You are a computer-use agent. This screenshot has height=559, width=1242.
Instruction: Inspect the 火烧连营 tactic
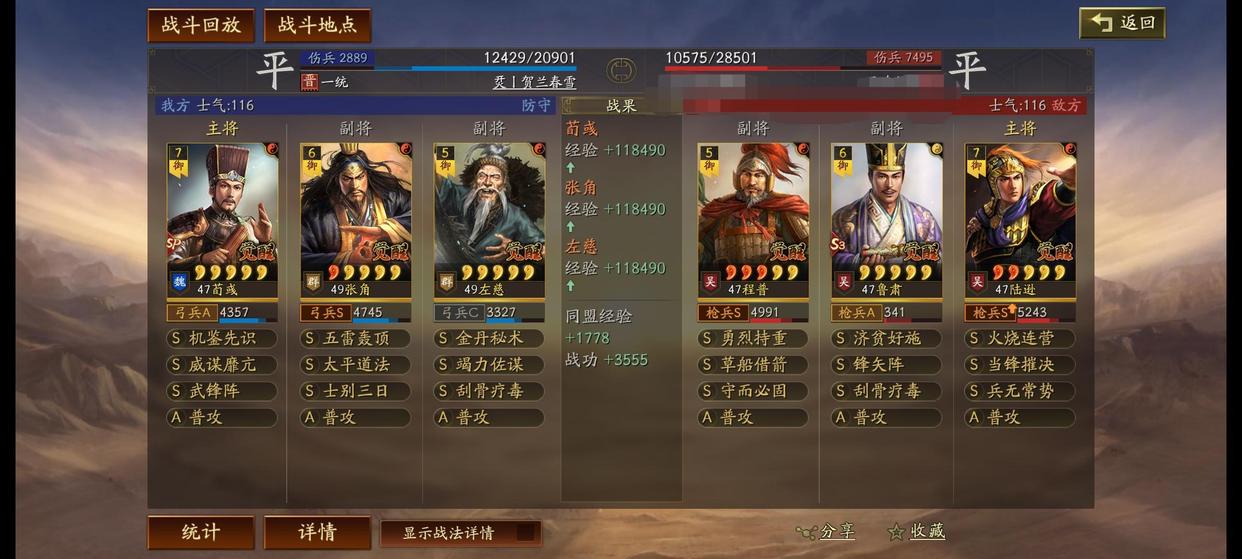pyautogui.click(x=1020, y=339)
